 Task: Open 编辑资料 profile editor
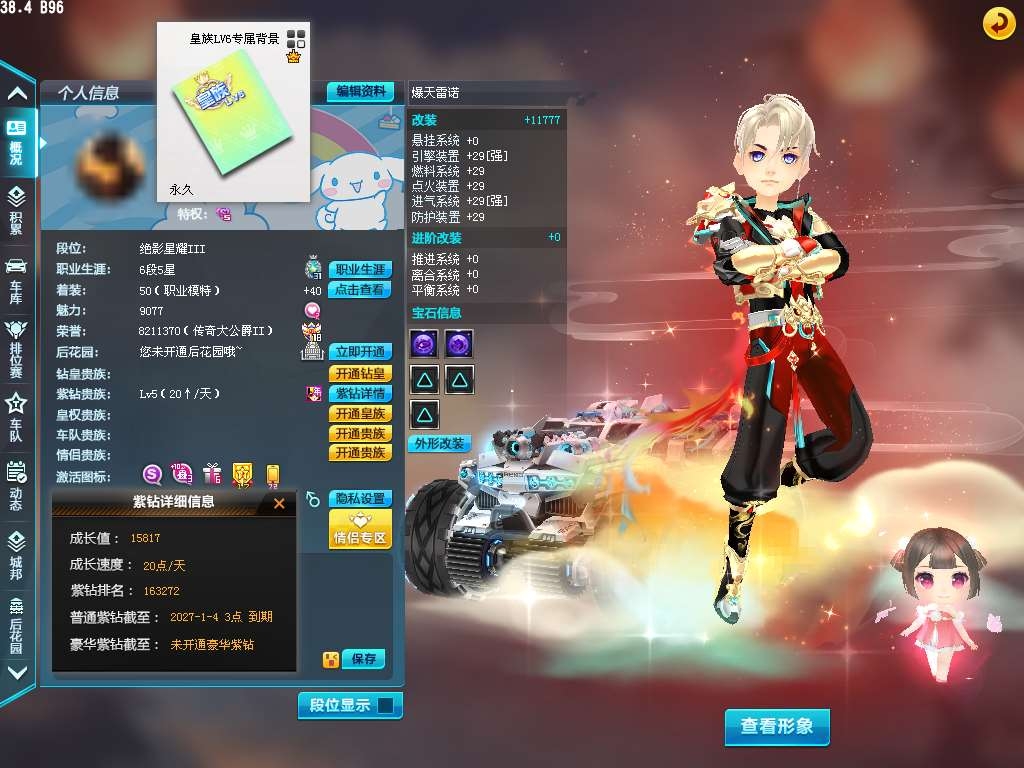click(360, 91)
